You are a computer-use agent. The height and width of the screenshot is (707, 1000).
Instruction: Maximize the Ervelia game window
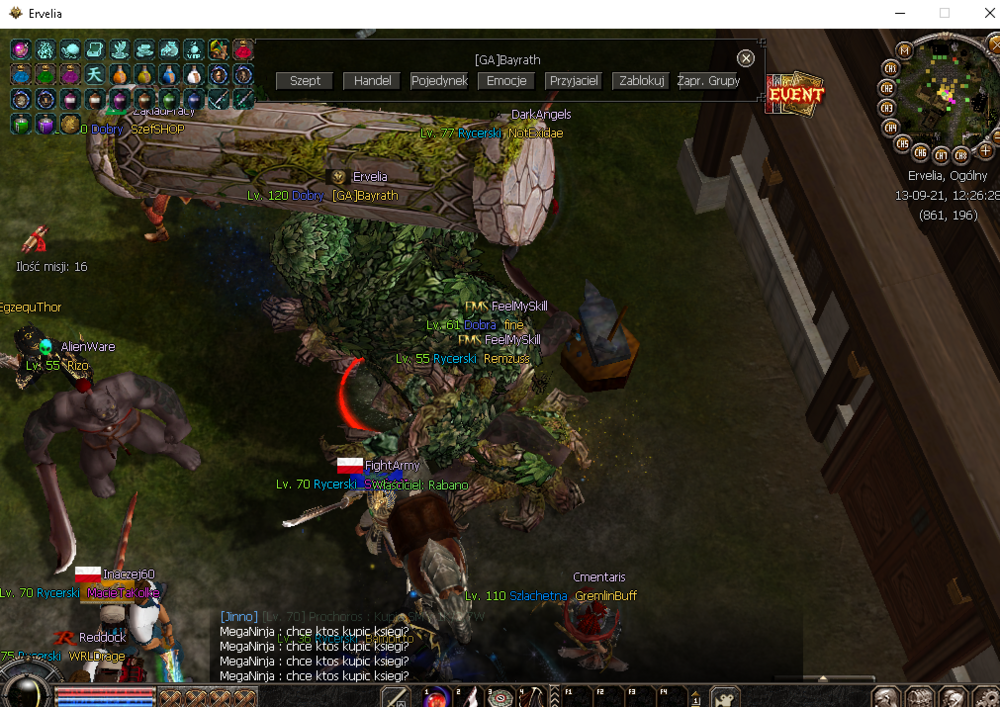coord(944,13)
